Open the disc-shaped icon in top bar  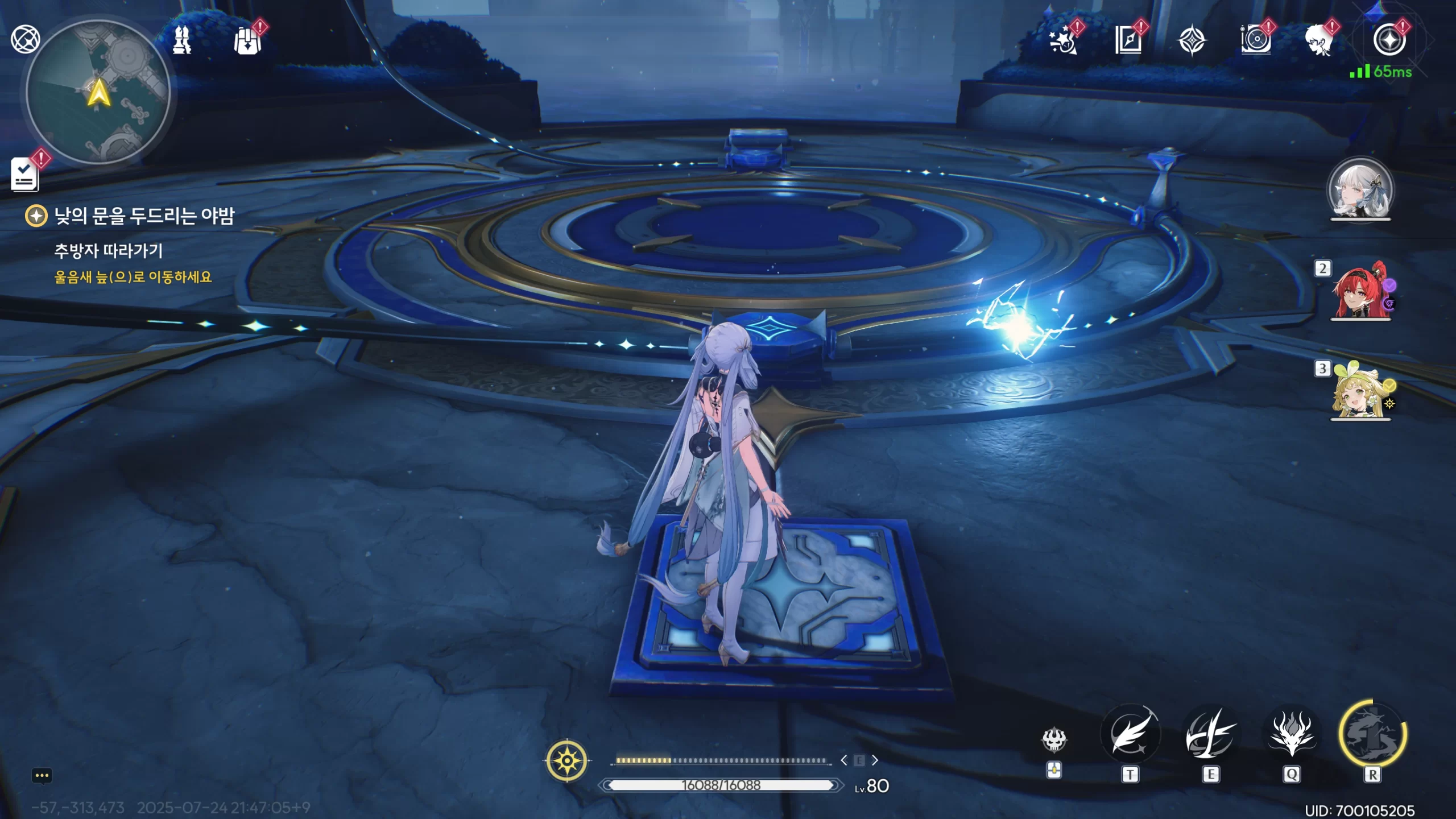1256,40
